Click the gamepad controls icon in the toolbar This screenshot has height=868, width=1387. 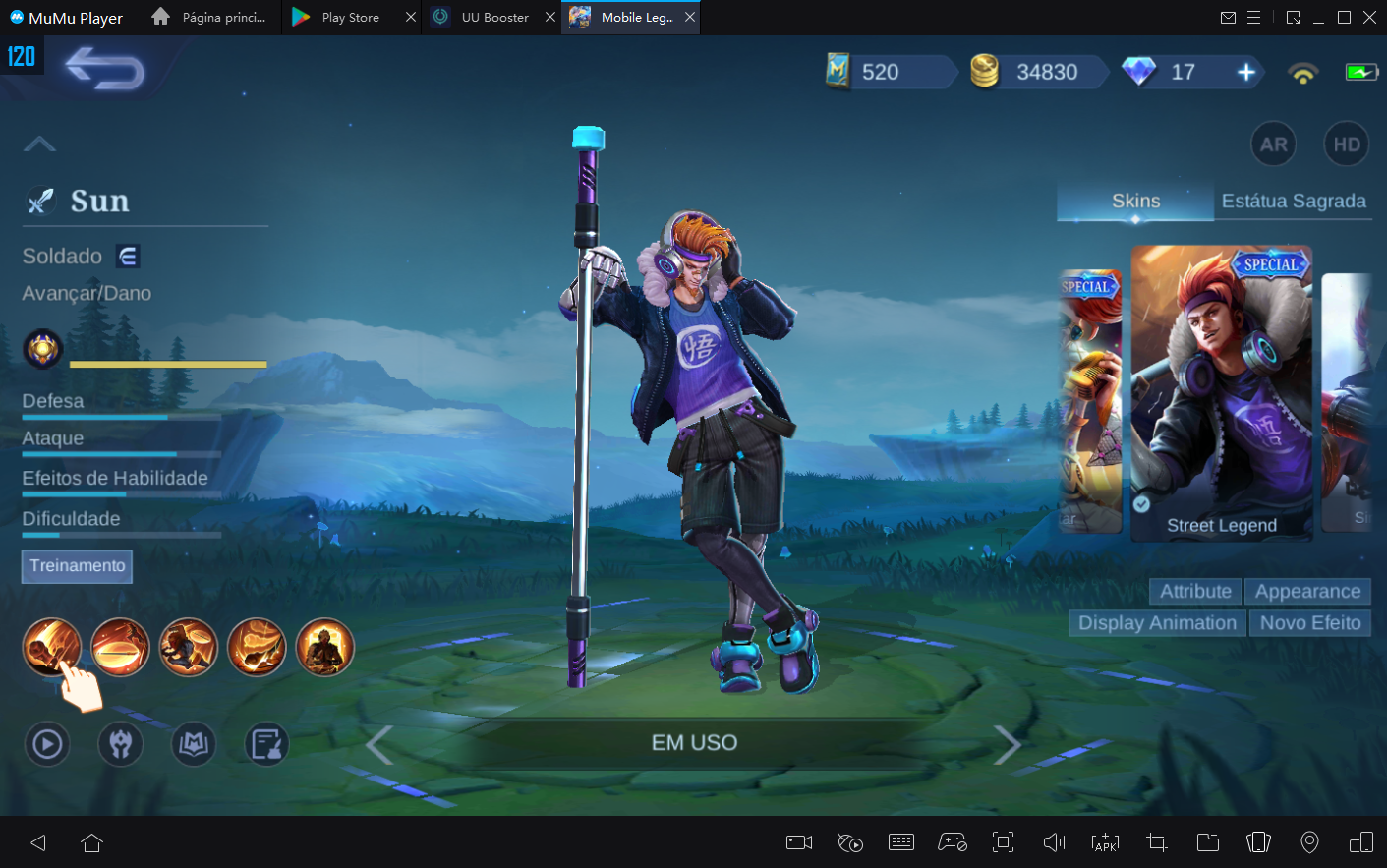[x=952, y=842]
